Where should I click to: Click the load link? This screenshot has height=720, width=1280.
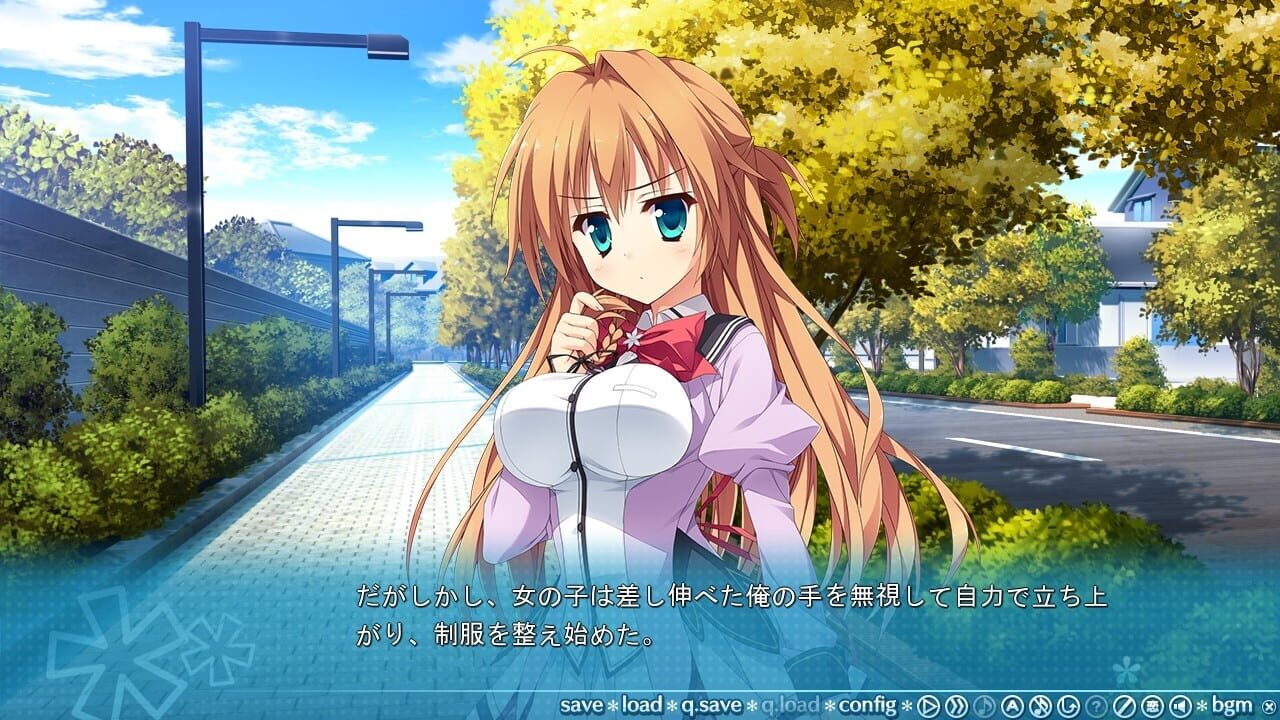pyautogui.click(x=643, y=705)
